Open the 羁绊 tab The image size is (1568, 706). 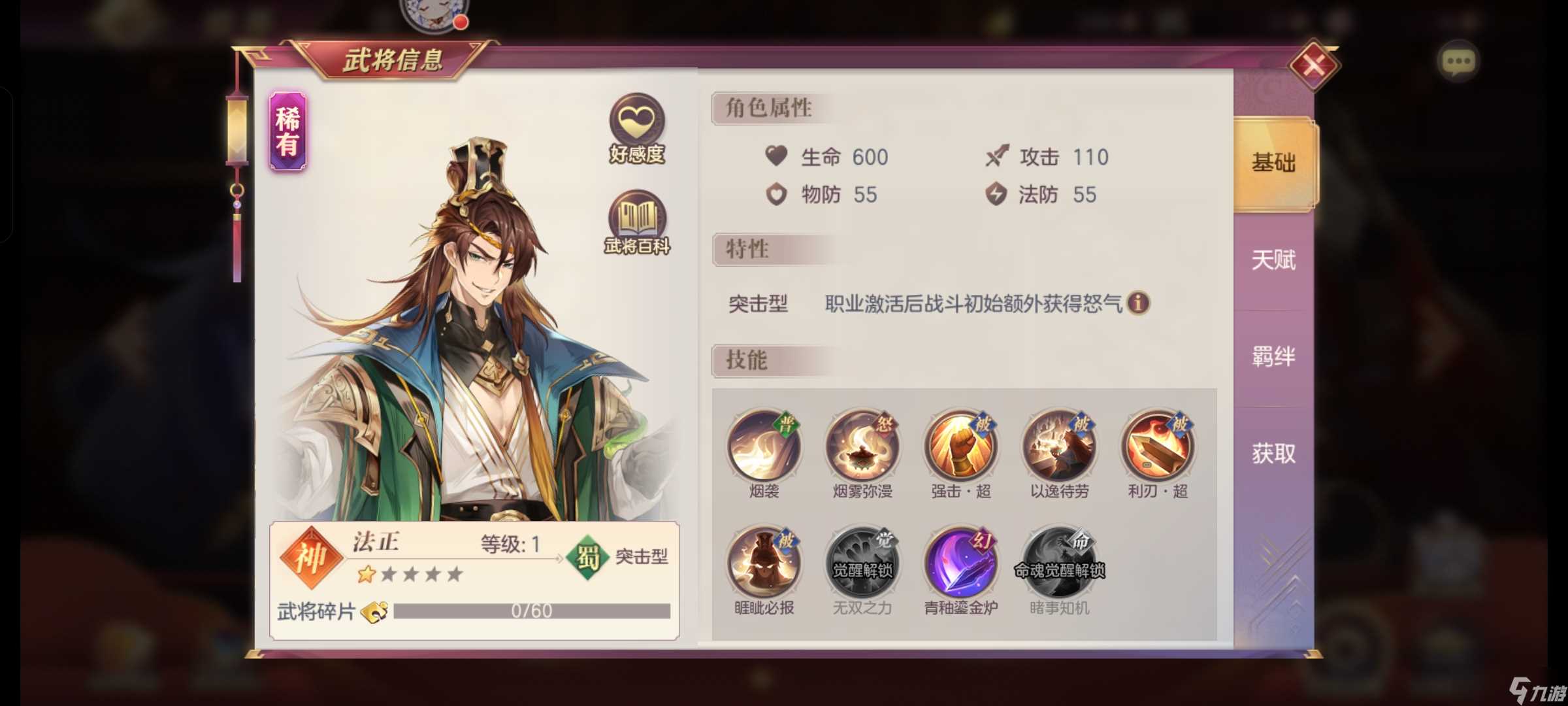click(1273, 356)
